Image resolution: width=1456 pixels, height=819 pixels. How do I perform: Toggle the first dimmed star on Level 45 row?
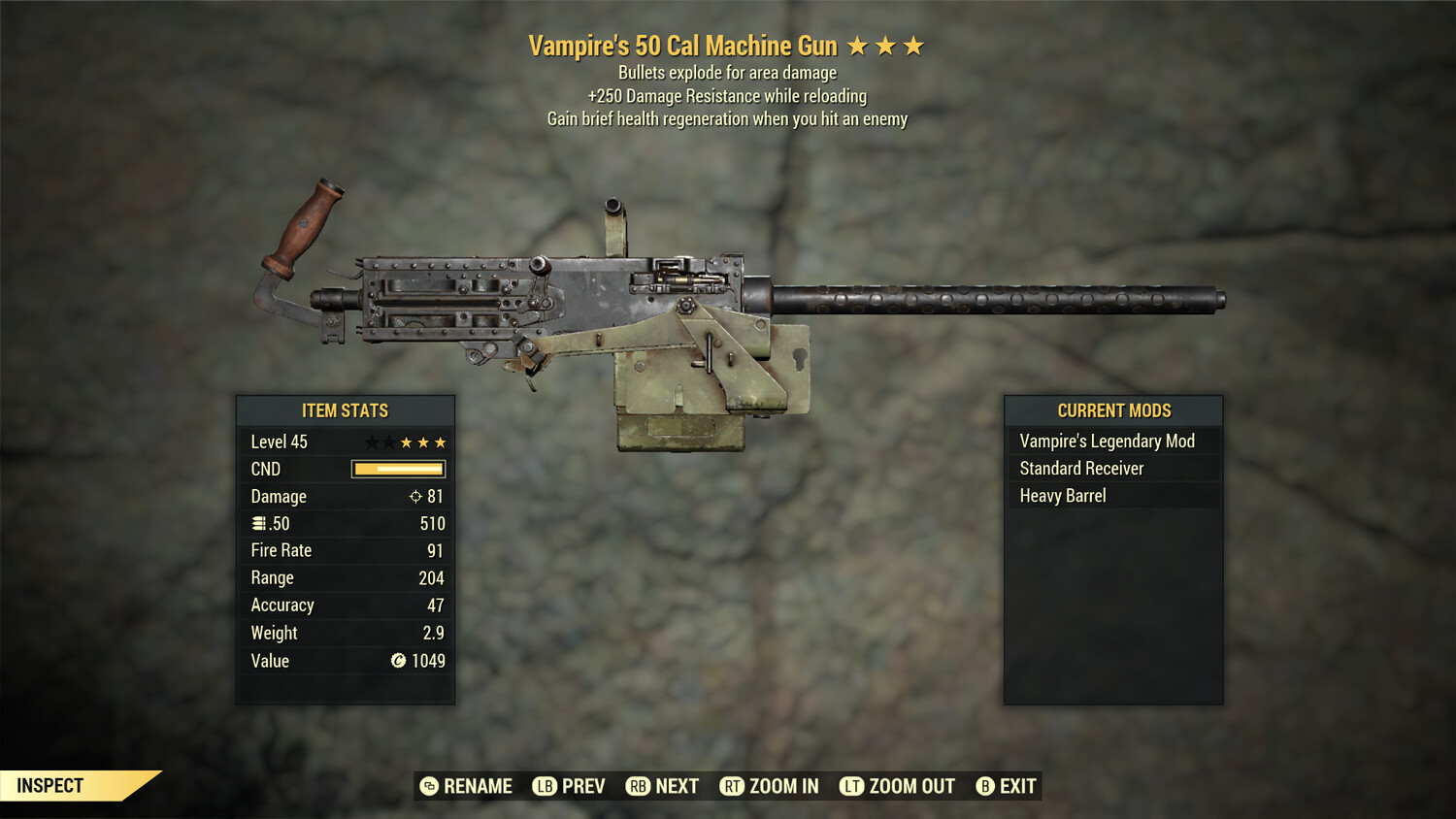[x=371, y=442]
